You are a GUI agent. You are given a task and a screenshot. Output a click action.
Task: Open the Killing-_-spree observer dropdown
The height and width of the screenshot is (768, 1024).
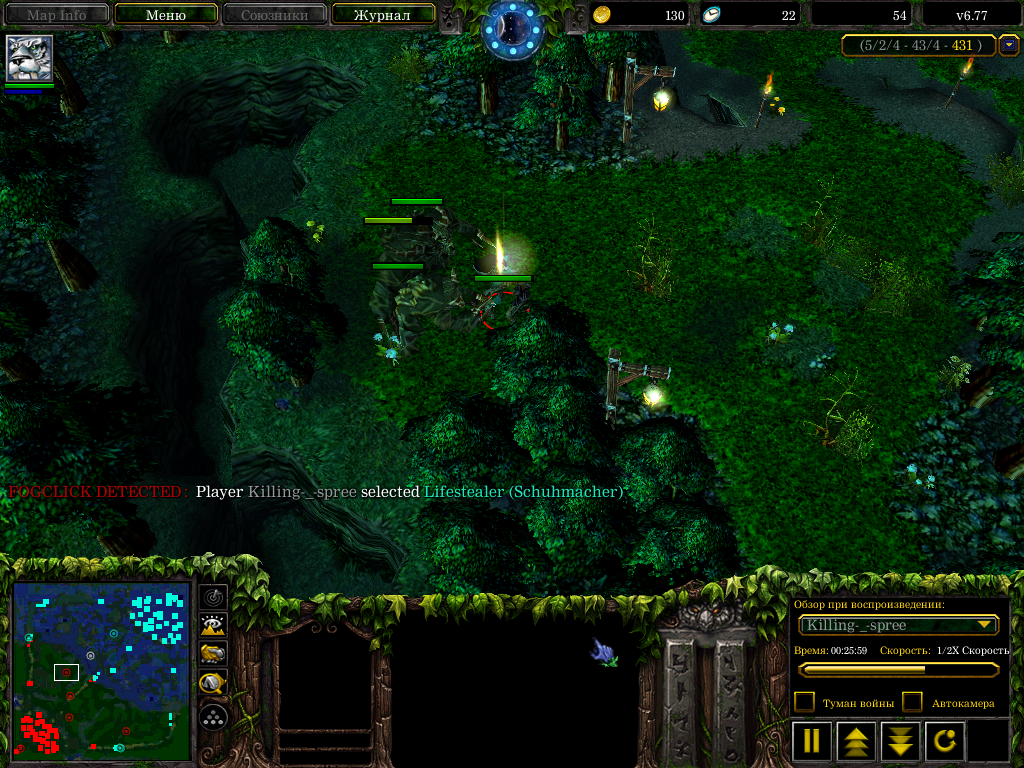point(899,625)
